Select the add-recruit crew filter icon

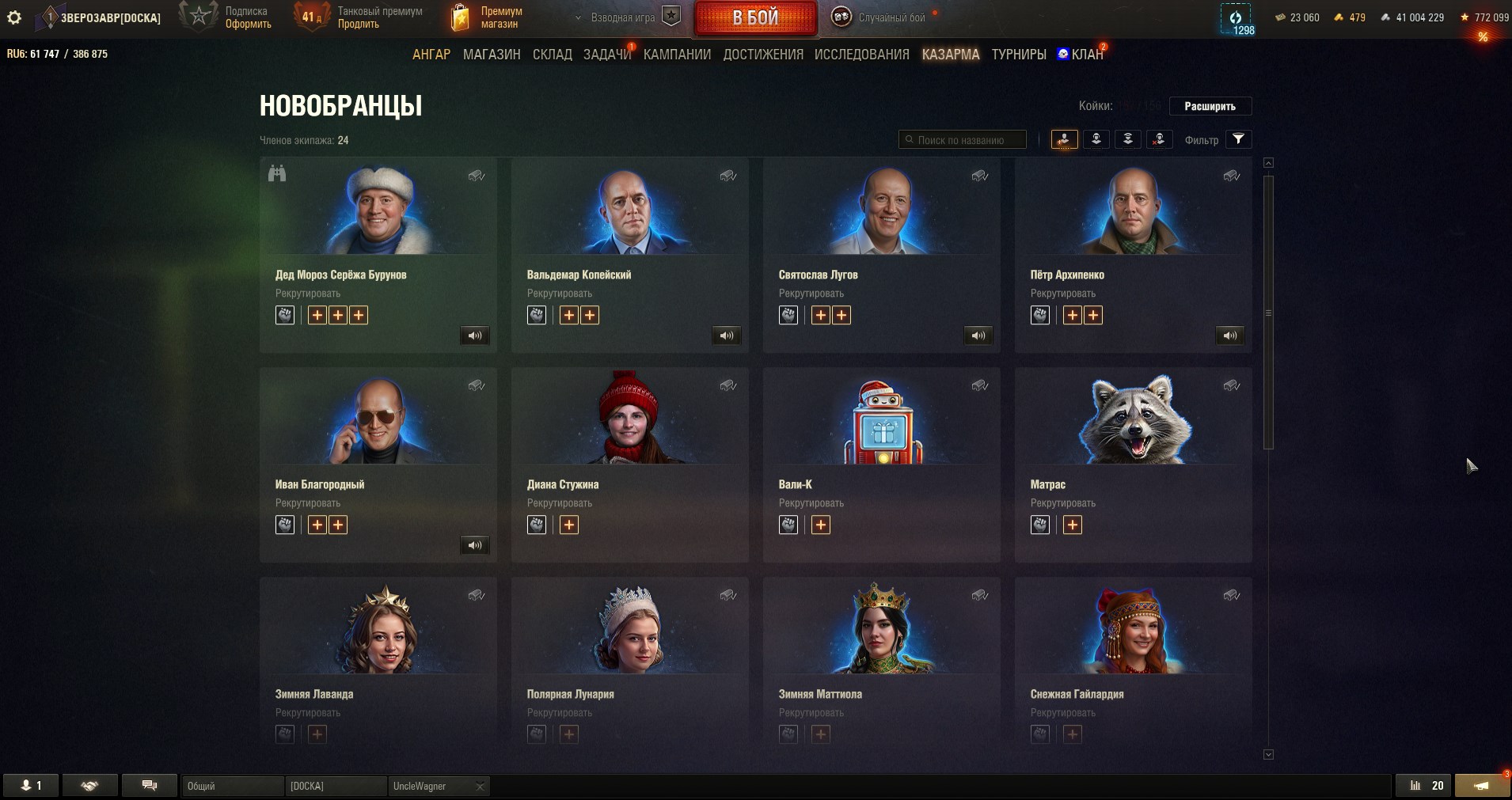click(x=1065, y=139)
